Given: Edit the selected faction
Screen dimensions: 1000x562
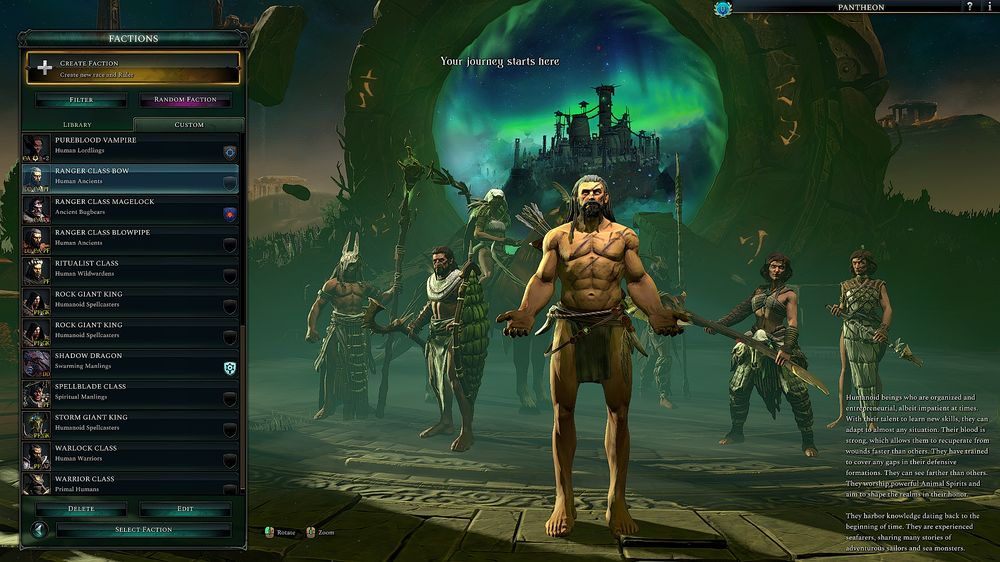Looking at the screenshot, I should coord(185,509).
